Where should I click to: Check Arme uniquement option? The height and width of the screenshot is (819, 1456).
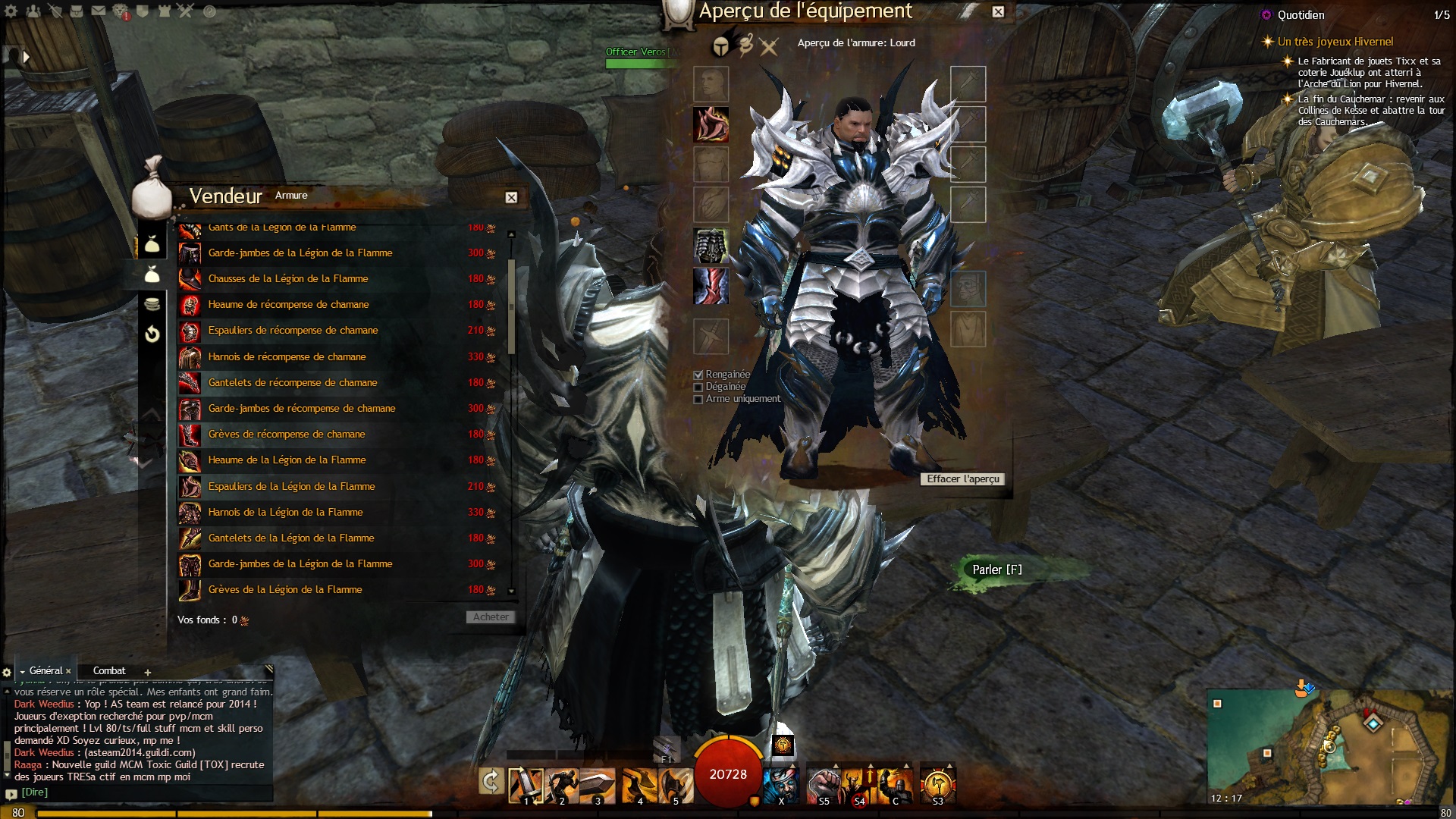point(698,399)
